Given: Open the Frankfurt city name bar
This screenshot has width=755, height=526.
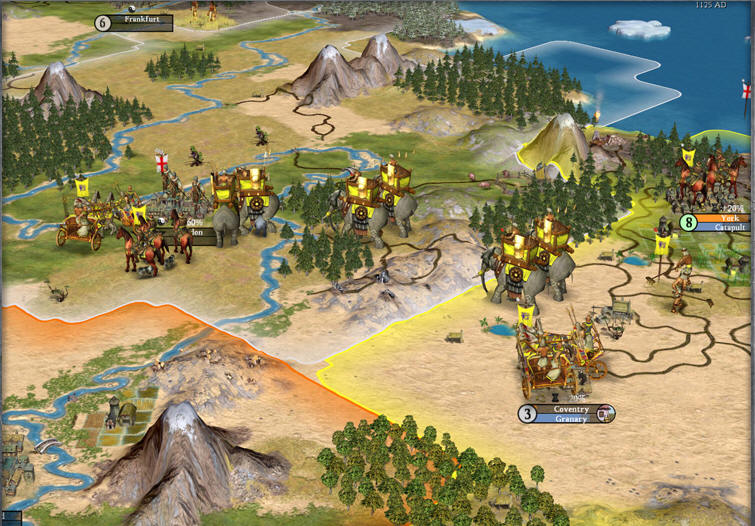Looking at the screenshot, I should coord(141,19).
